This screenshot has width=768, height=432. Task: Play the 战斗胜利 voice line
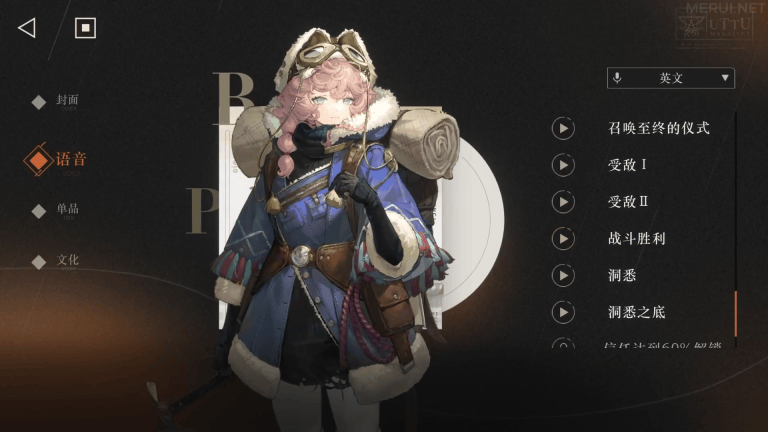tap(563, 239)
